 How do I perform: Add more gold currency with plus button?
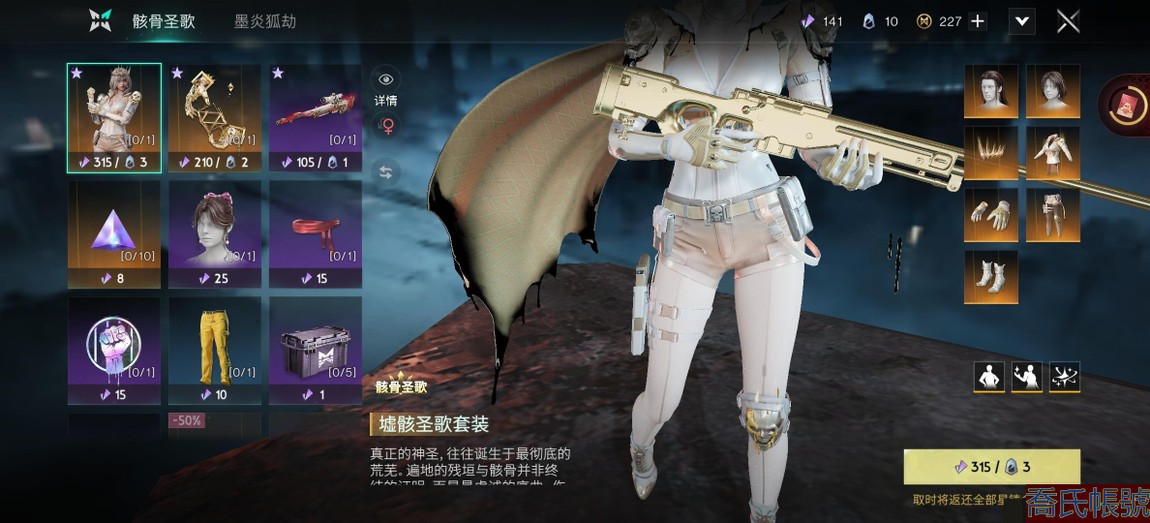point(977,21)
